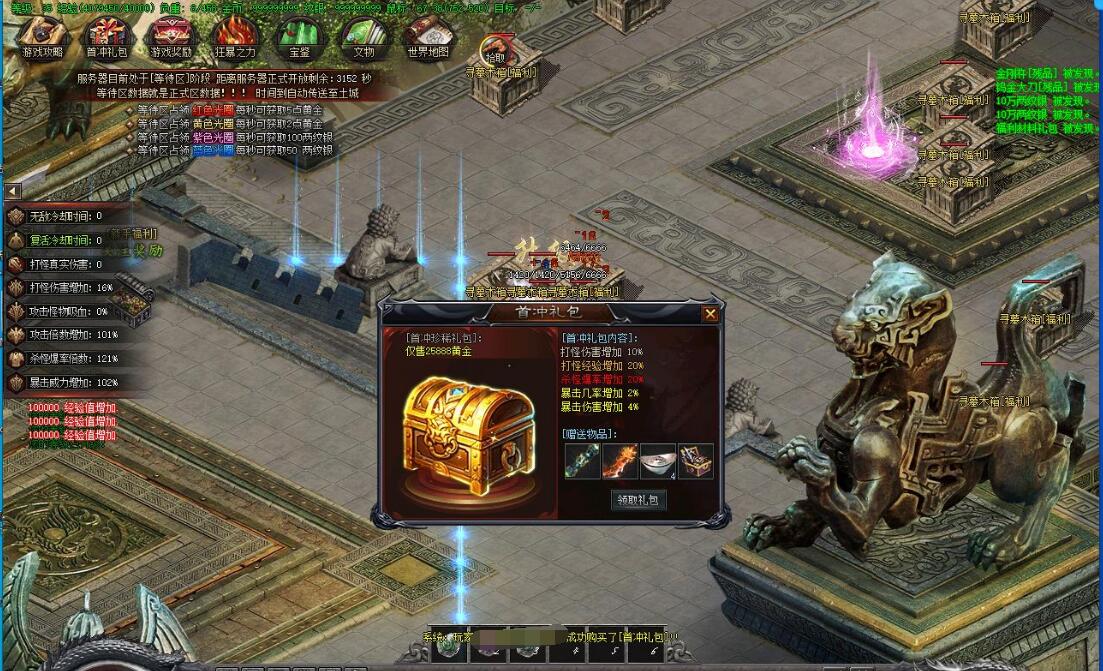The width and height of the screenshot is (1103, 671).
Task: Select the treasure chest gift item
Action: point(696,461)
